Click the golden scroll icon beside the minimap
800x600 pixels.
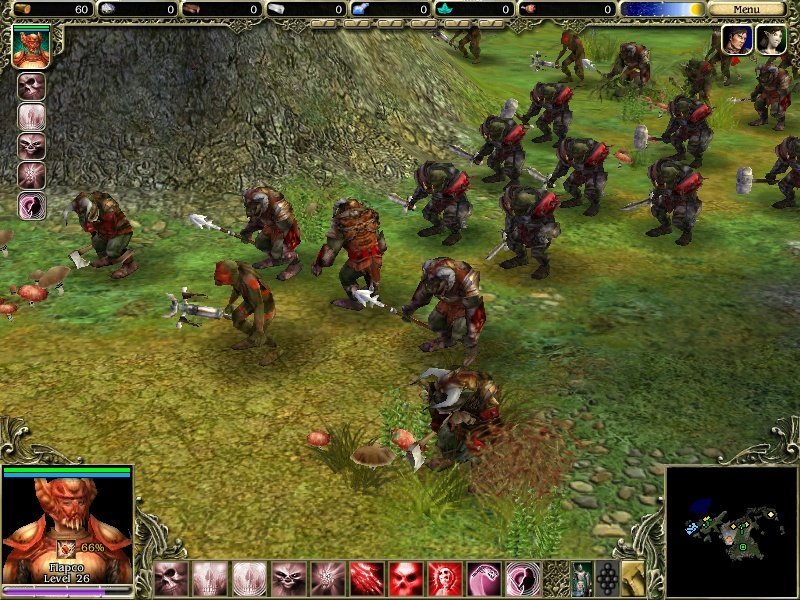click(632, 578)
